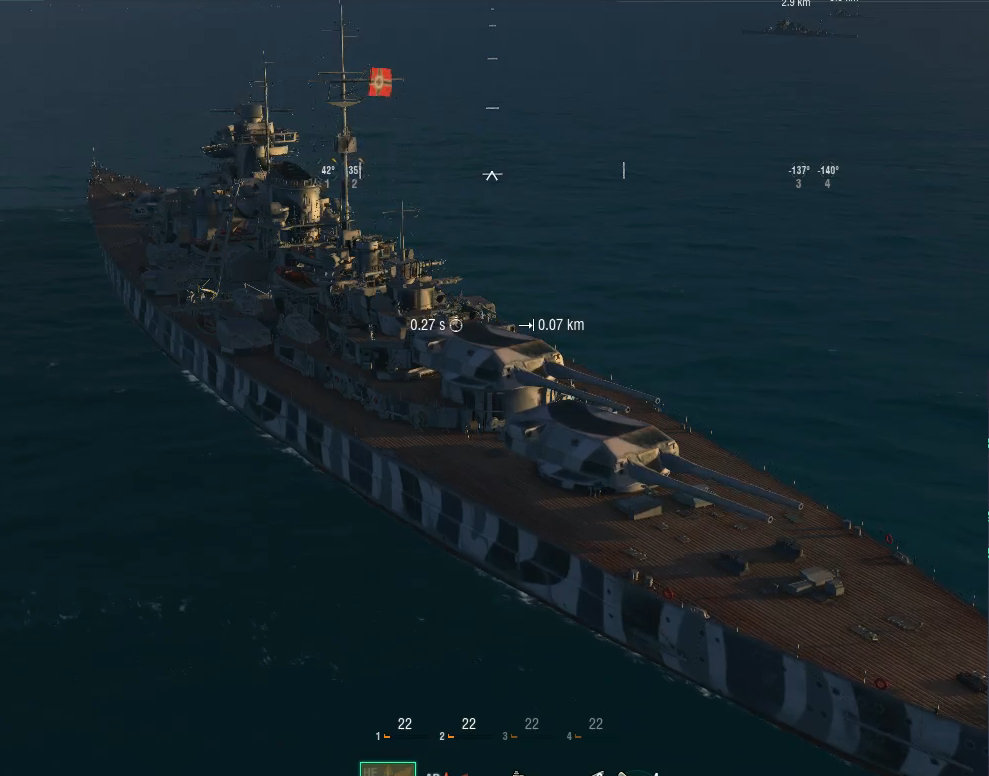
Task: Select the HE shell ammo slot
Action: coord(387,769)
